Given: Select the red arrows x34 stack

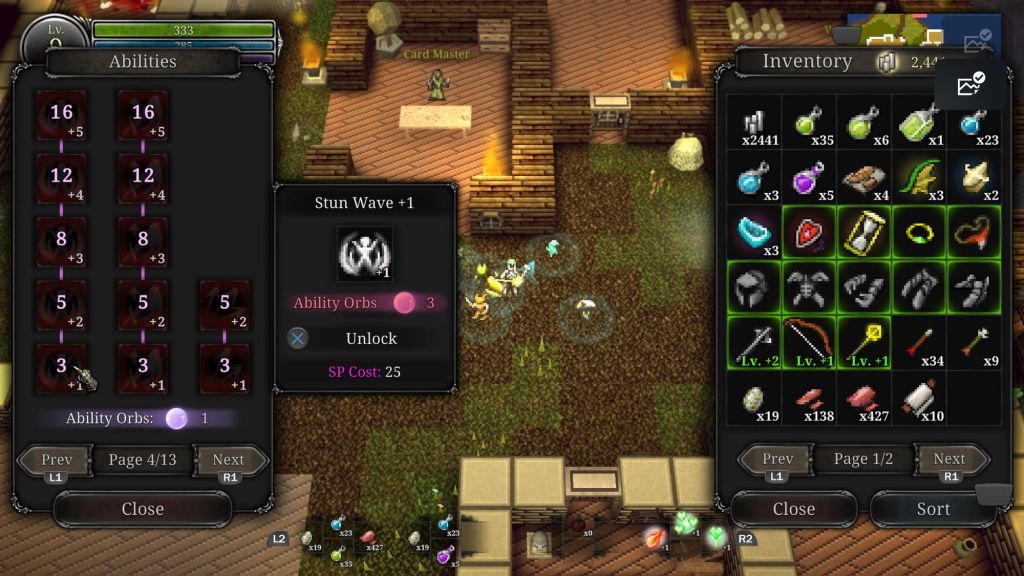Looking at the screenshot, I should coord(919,343).
